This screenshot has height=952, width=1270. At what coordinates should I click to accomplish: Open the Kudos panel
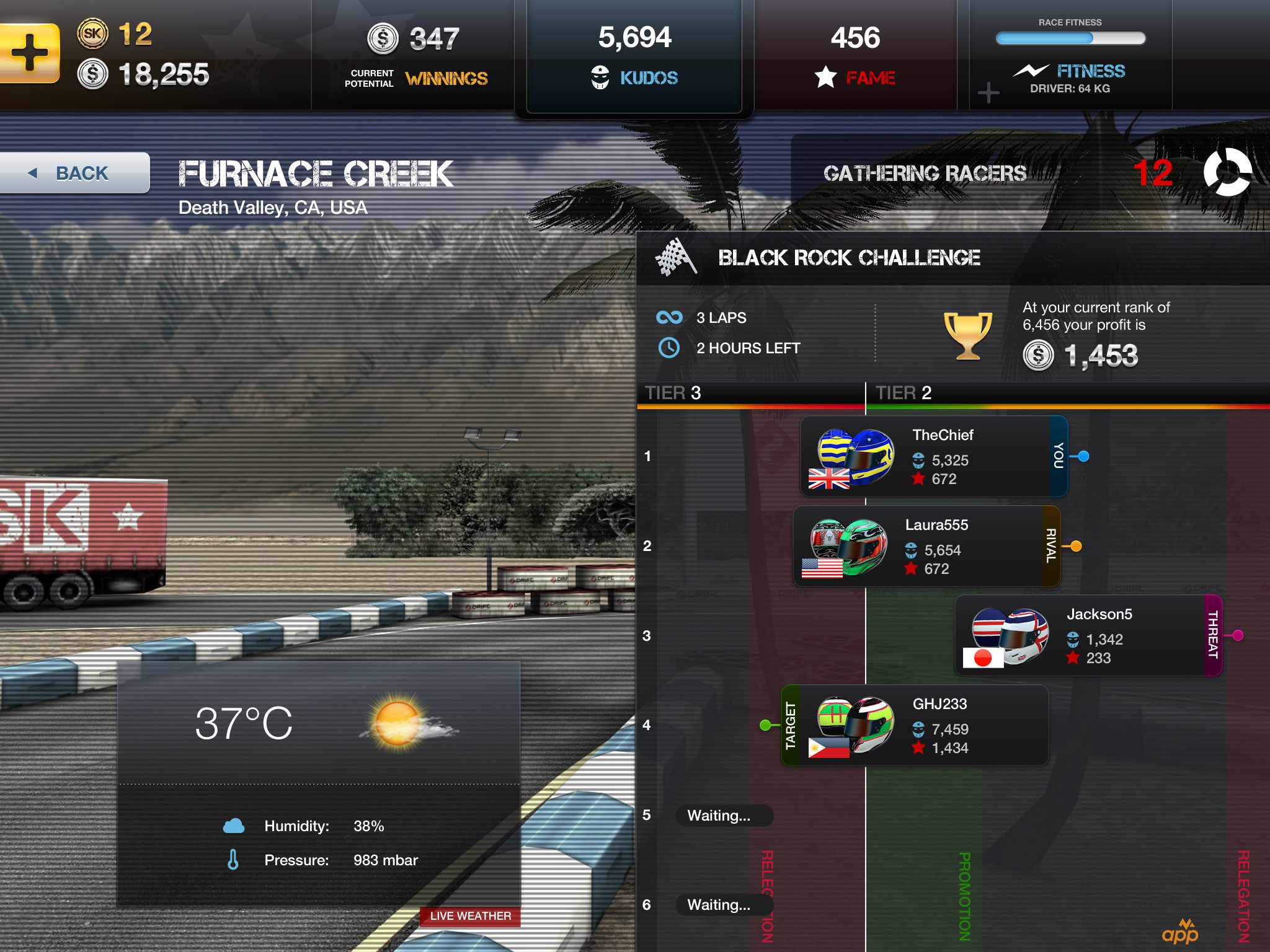[x=634, y=56]
